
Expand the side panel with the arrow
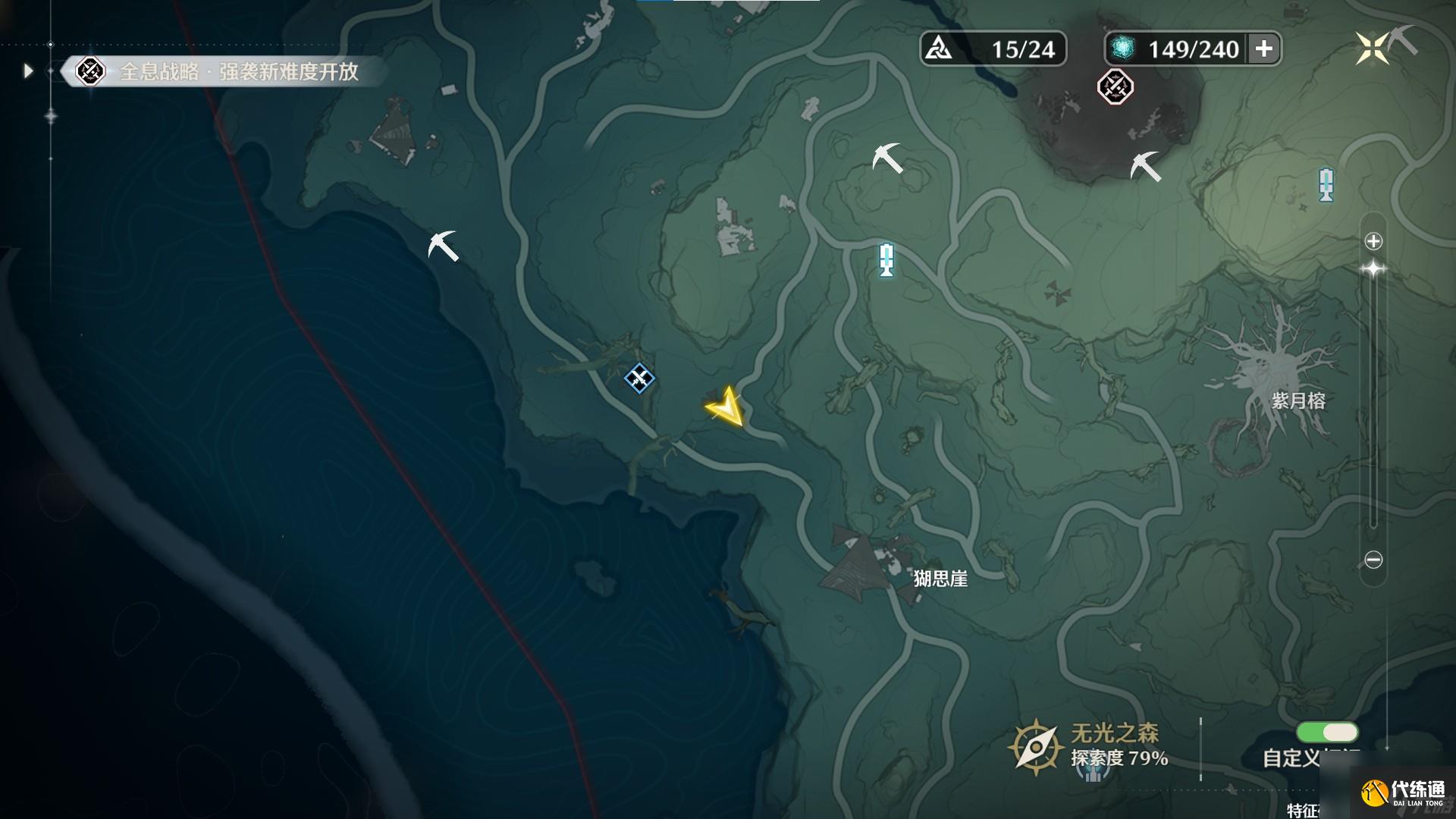[x=29, y=71]
